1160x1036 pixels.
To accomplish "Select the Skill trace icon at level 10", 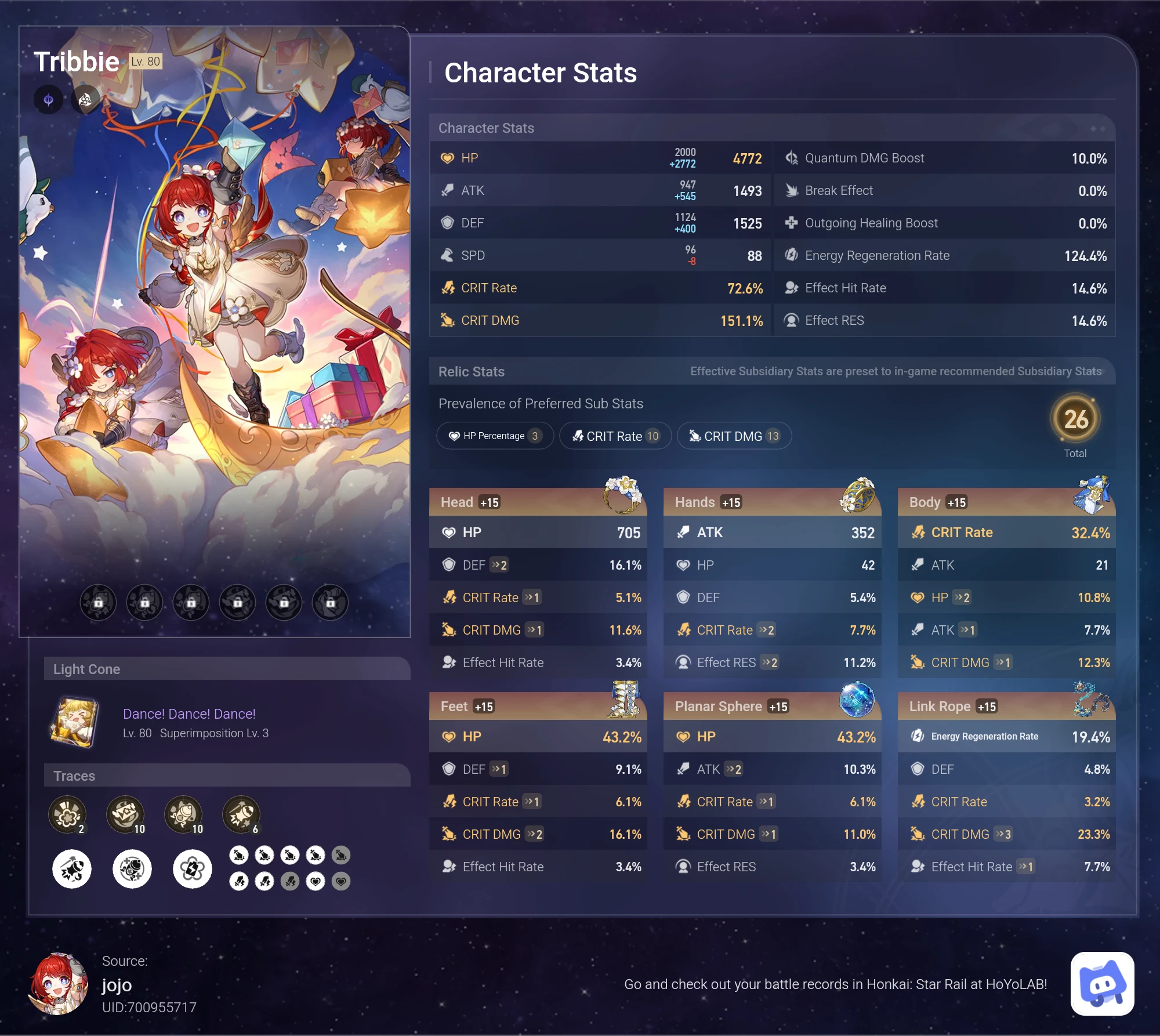I will (126, 814).
